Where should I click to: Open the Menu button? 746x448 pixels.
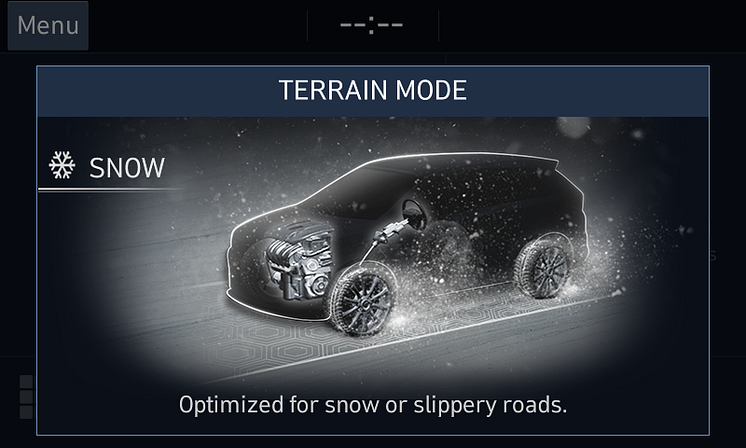[47, 26]
